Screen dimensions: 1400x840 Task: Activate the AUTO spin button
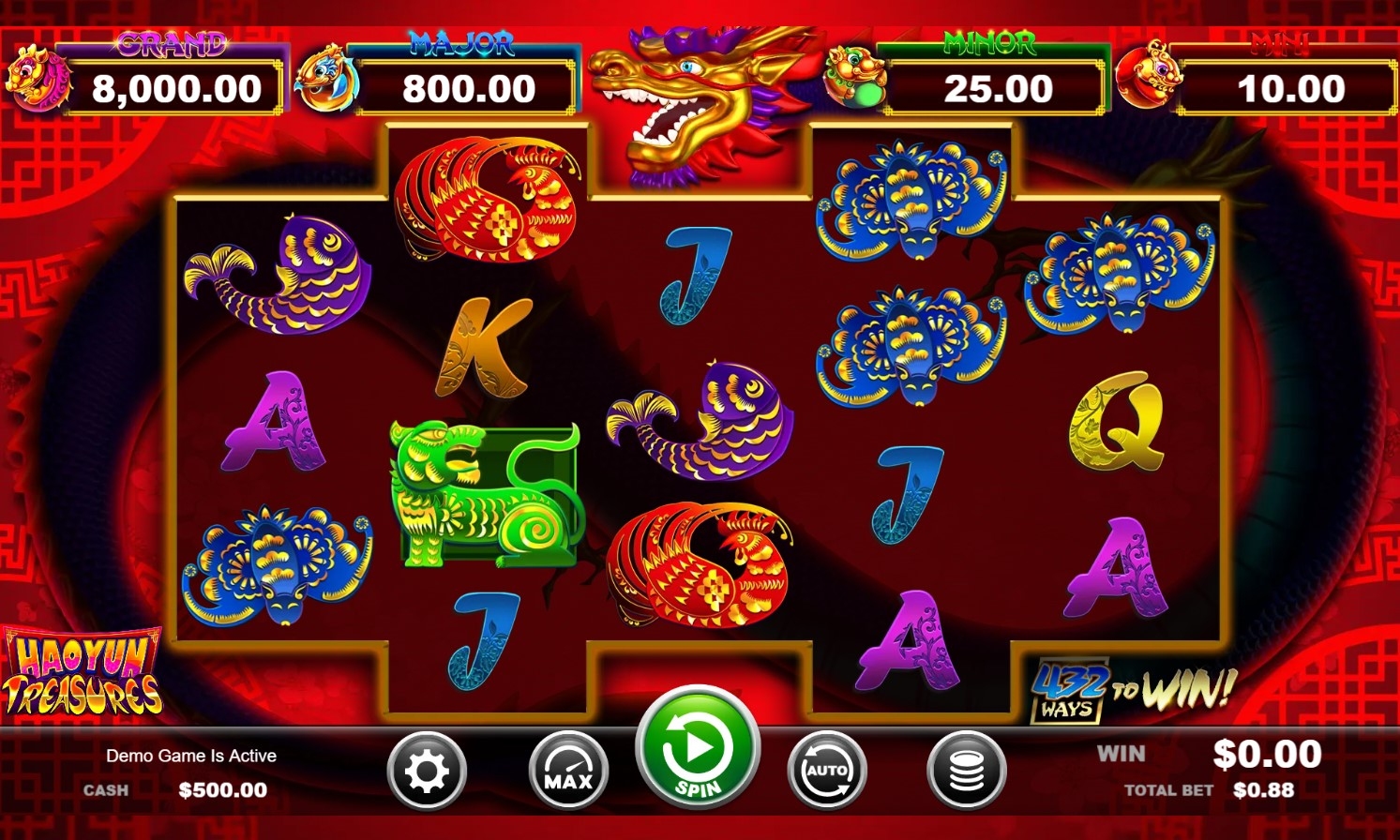click(x=826, y=771)
